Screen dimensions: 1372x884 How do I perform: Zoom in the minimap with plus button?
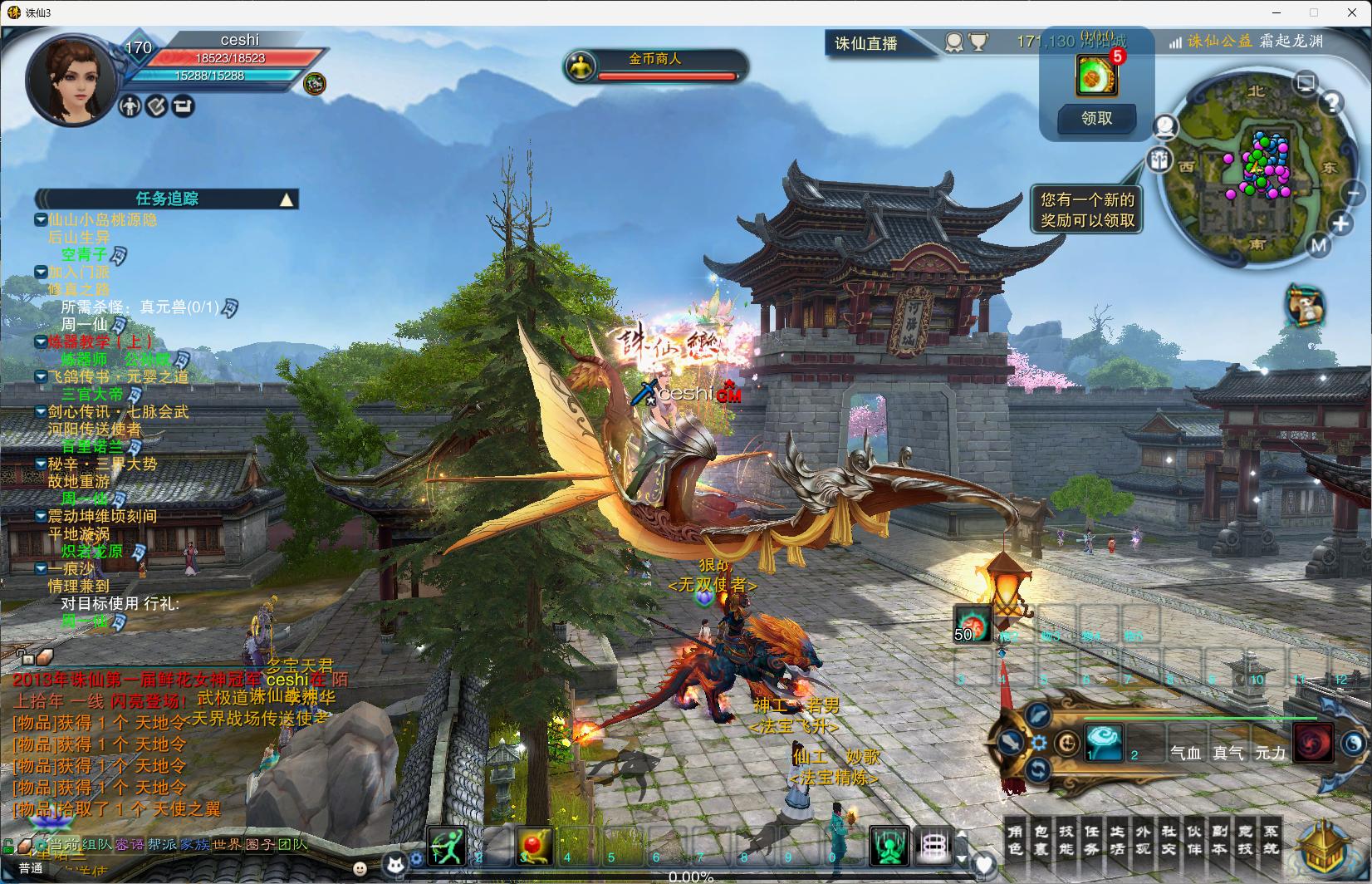[x=1340, y=223]
